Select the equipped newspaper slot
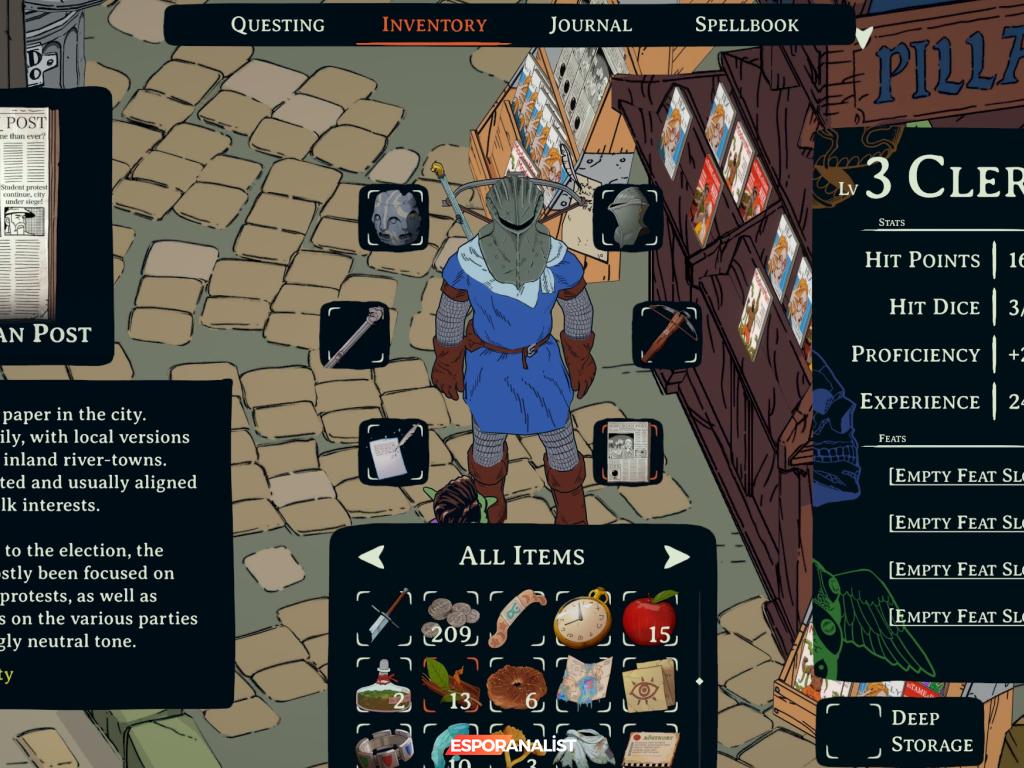The width and height of the screenshot is (1024, 768). click(x=627, y=452)
